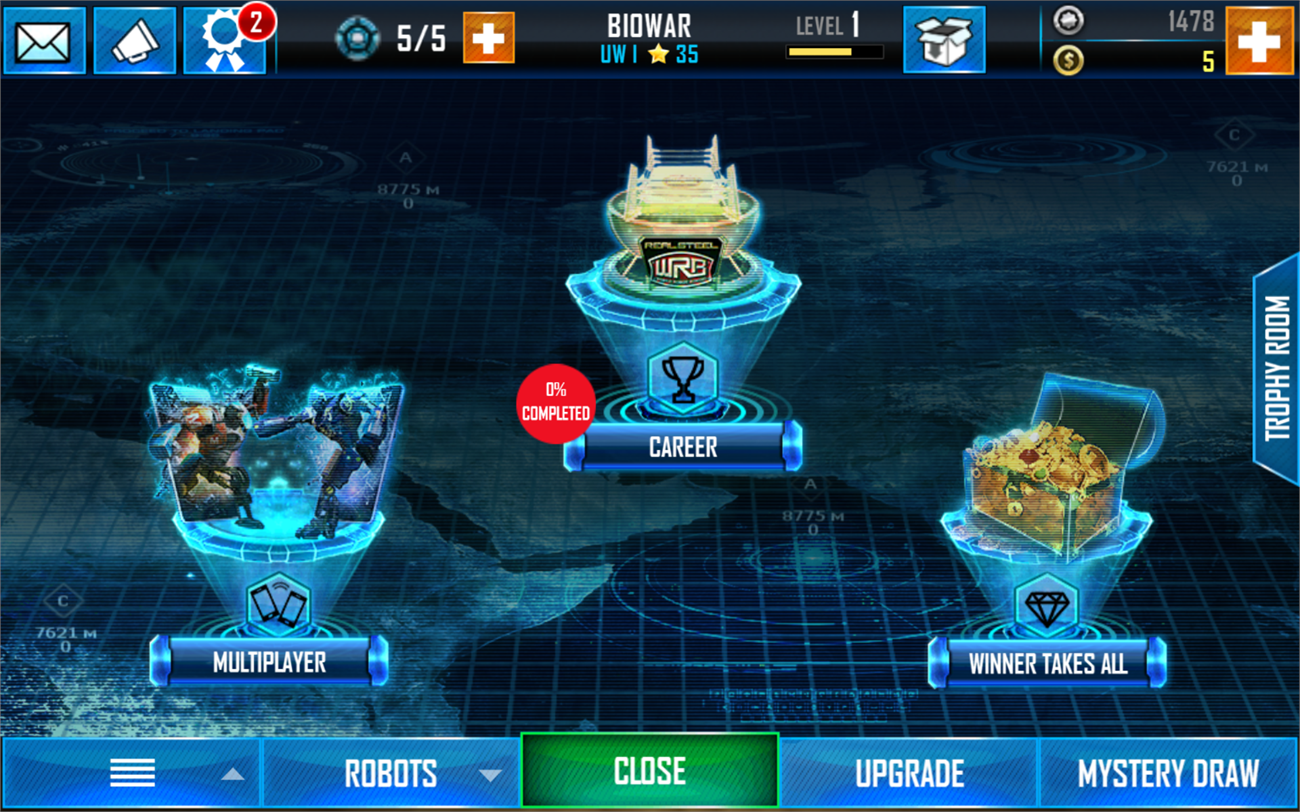Tap the 0% Completed red badge
Screen dimensions: 1300x812
coord(557,404)
